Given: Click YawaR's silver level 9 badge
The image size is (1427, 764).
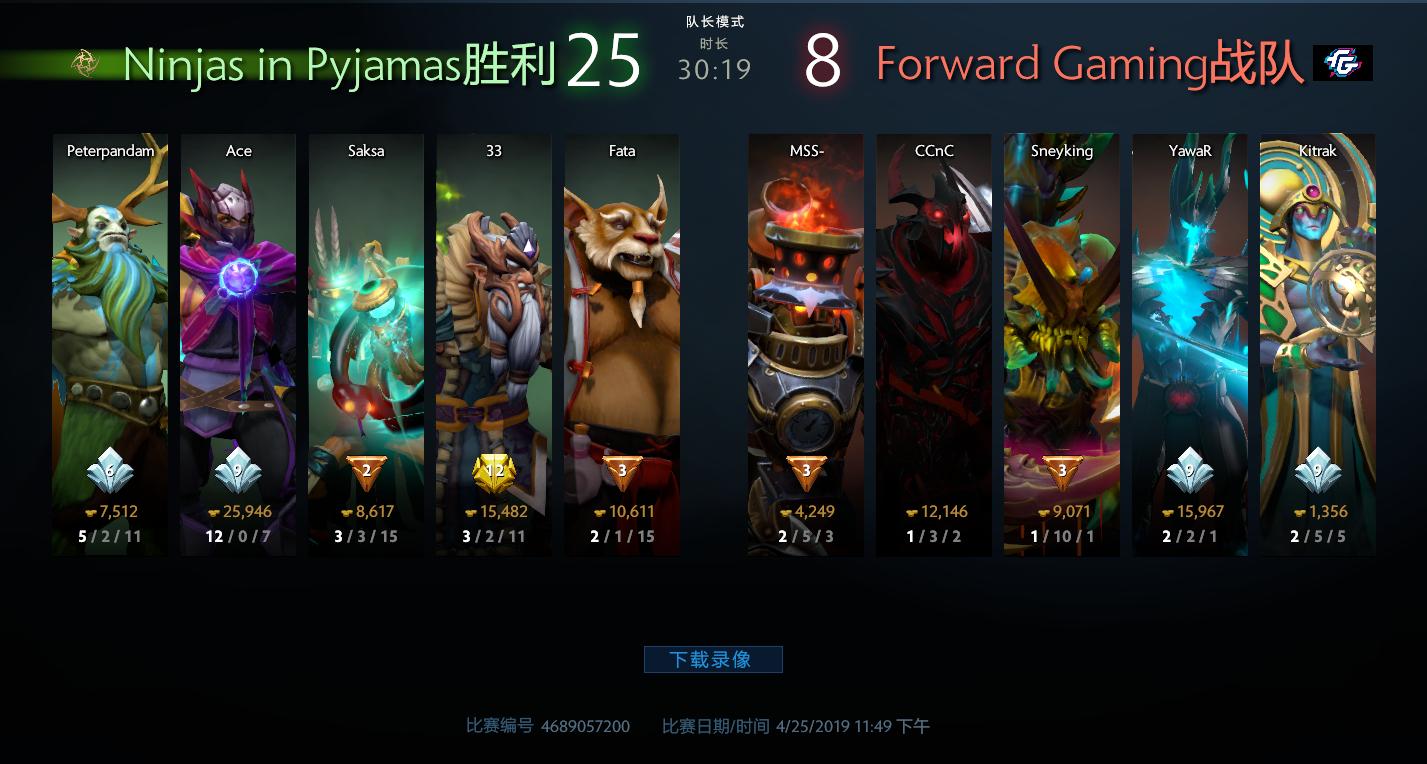Looking at the screenshot, I should (1189, 472).
